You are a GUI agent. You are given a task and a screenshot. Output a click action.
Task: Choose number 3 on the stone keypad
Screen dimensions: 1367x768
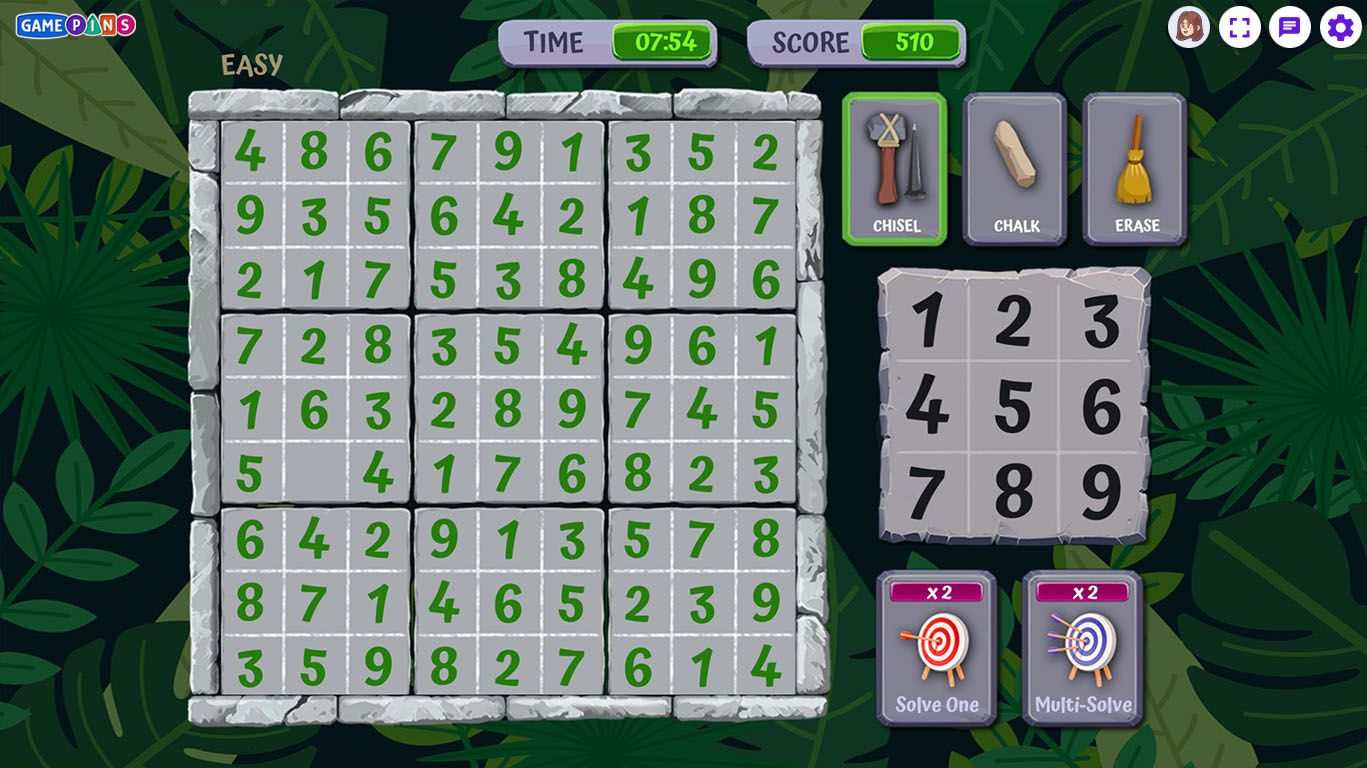pyautogui.click(x=1101, y=320)
